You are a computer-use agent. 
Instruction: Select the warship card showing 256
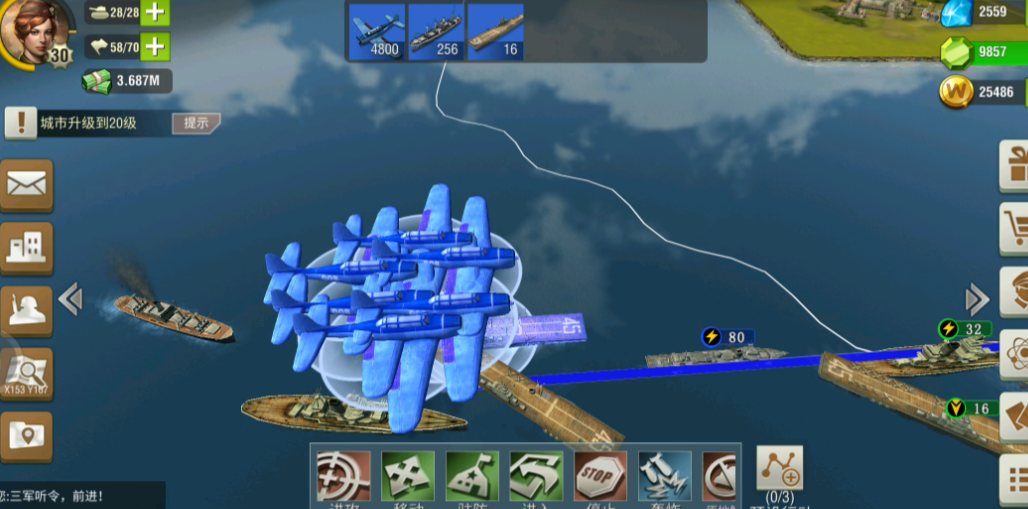(435, 31)
